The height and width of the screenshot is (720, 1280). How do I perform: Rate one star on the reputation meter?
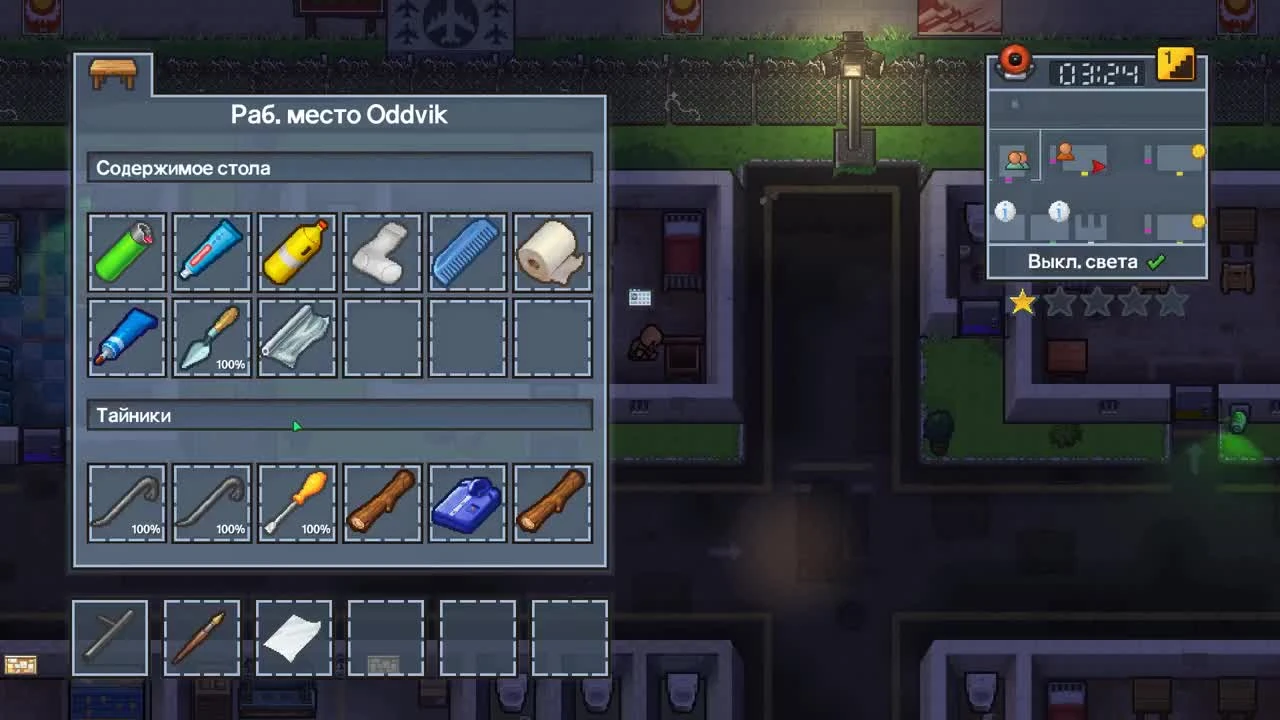pyautogui.click(x=1022, y=302)
